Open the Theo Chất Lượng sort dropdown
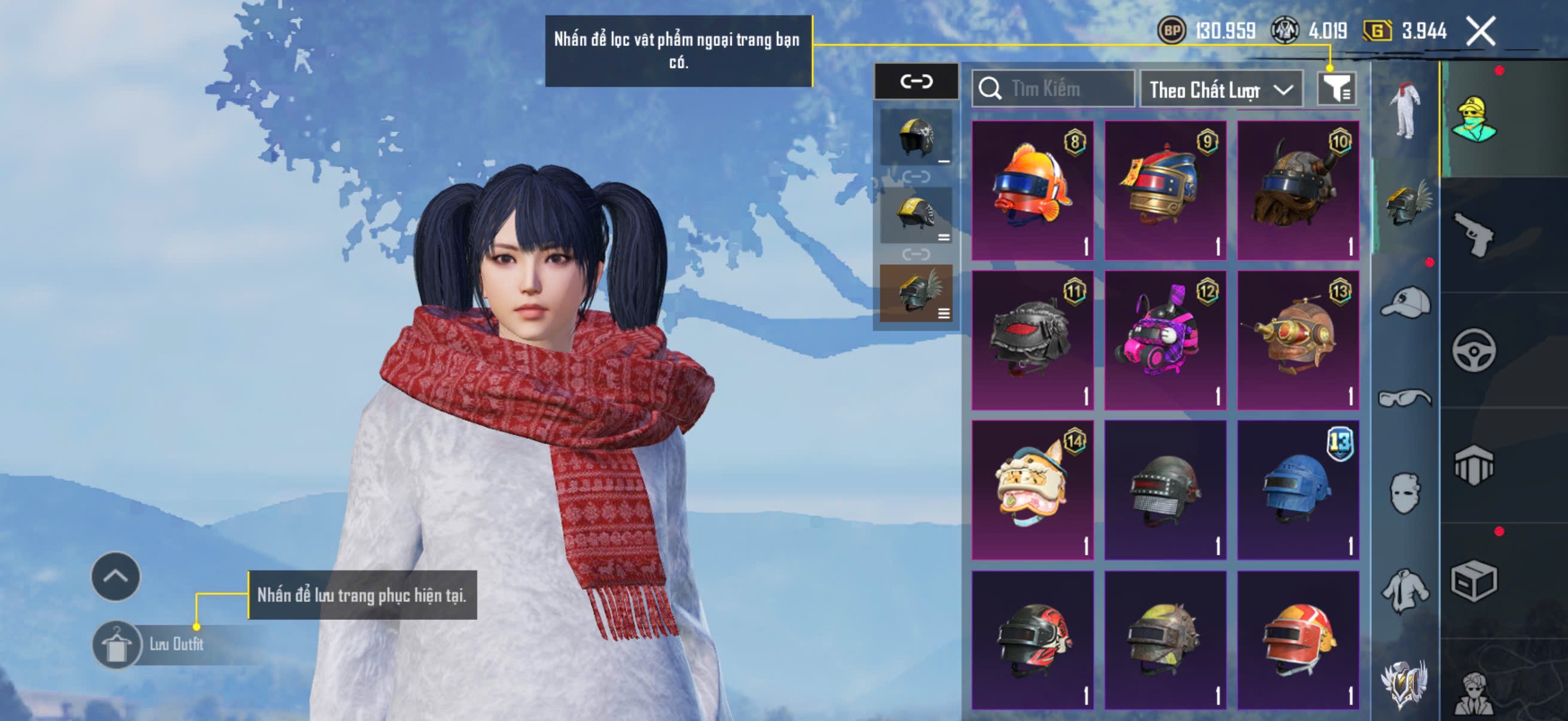This screenshot has width=1568, height=721. tap(1221, 90)
